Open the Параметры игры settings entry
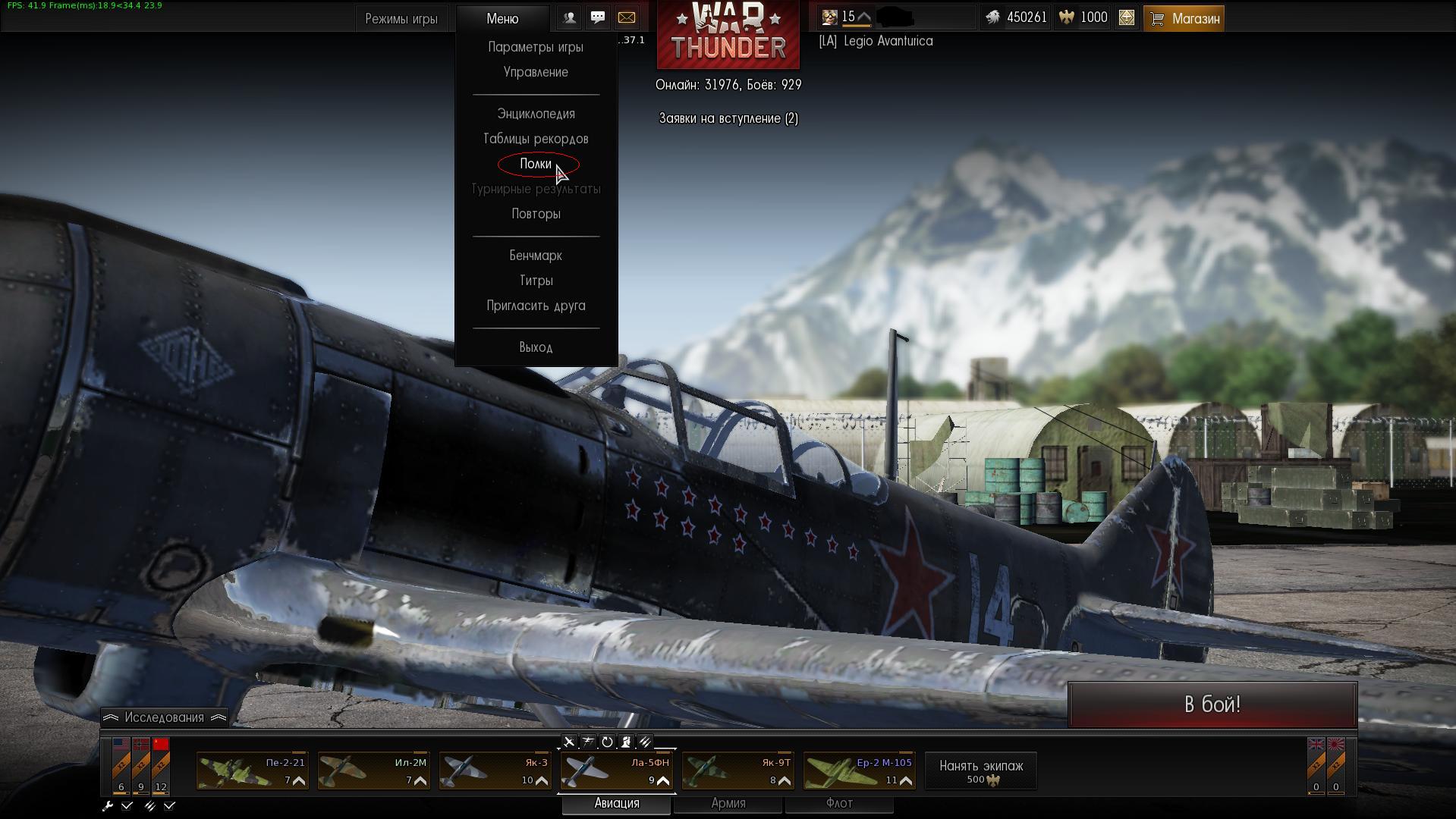 point(536,47)
